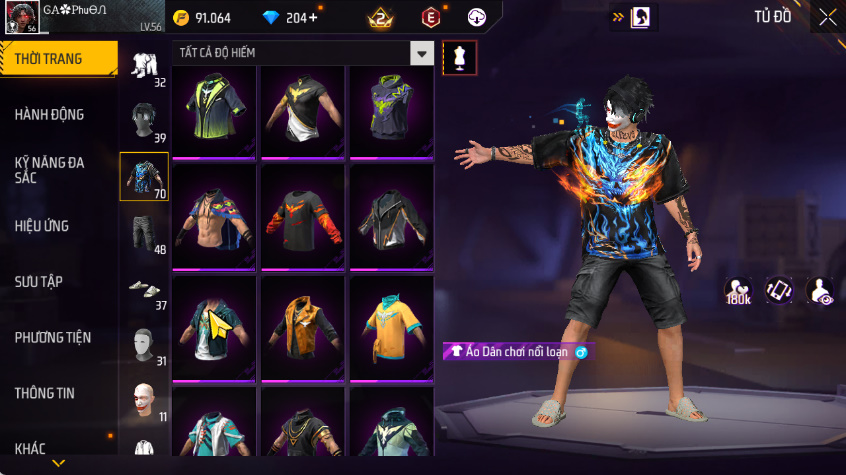The image size is (846, 475).
Task: Select the SƯU TẬP collection entry
Action: coord(39,282)
